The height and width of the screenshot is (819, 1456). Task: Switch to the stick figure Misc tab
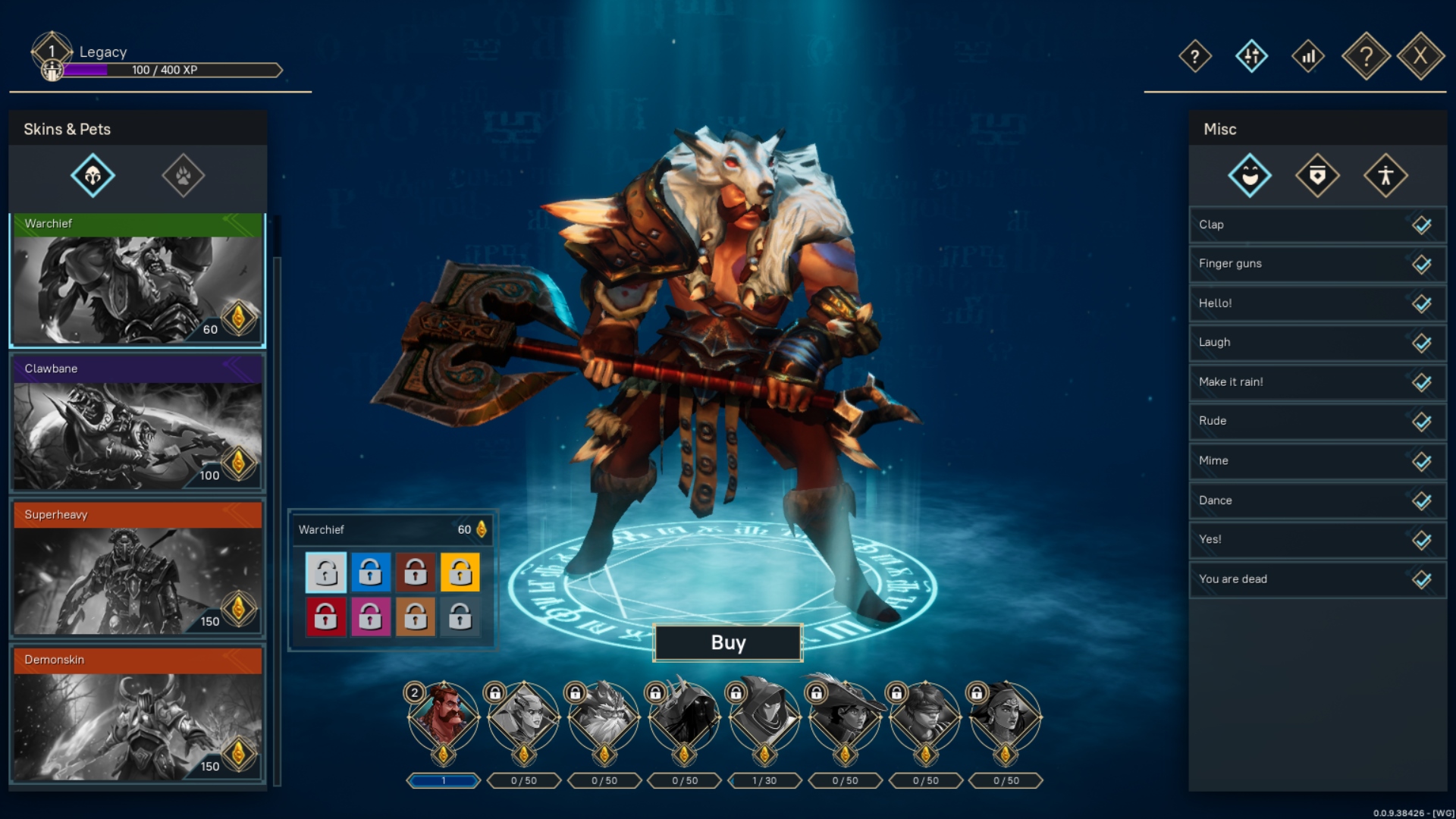(x=1385, y=176)
